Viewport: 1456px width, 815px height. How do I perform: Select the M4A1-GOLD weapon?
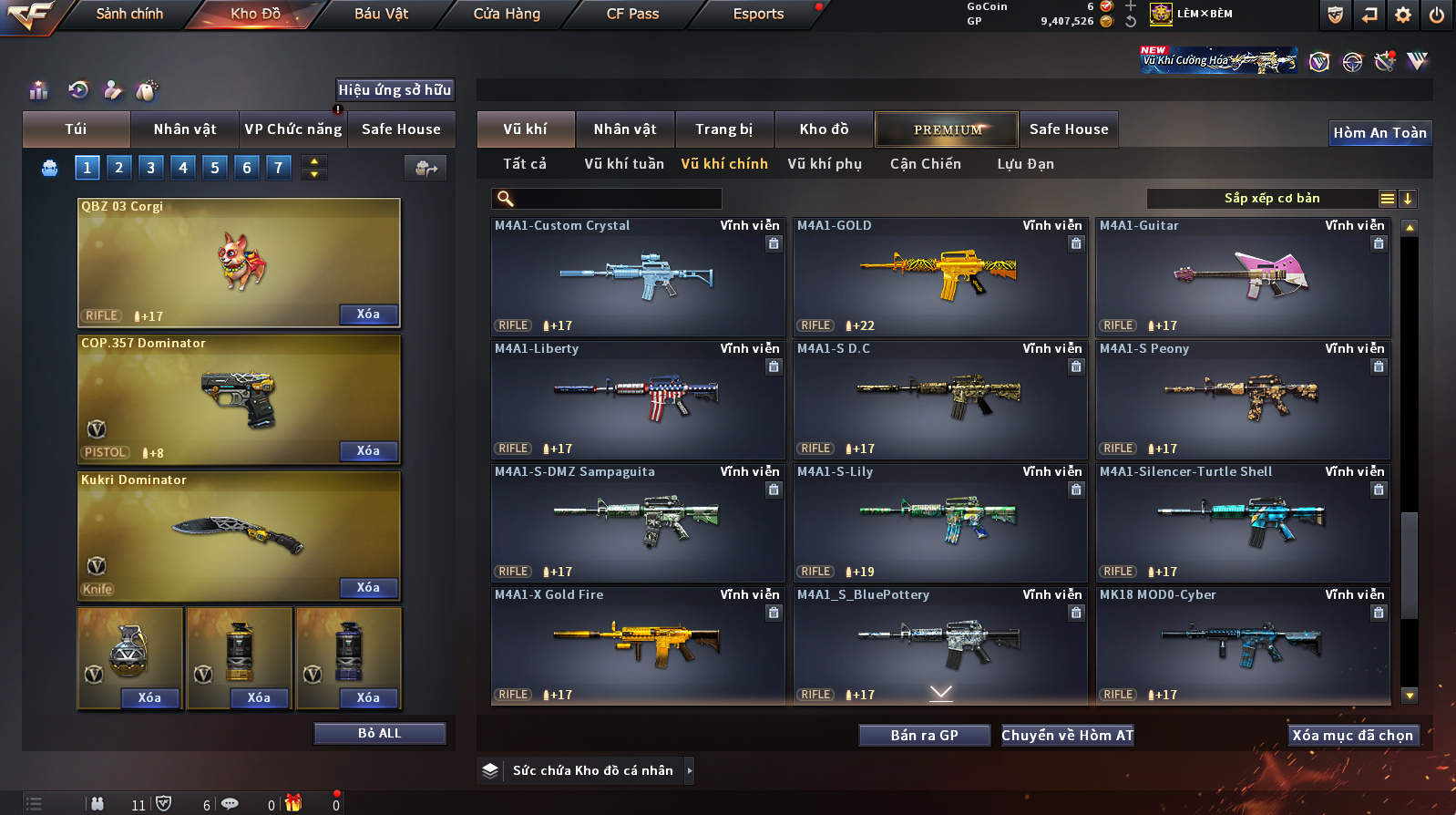point(940,277)
